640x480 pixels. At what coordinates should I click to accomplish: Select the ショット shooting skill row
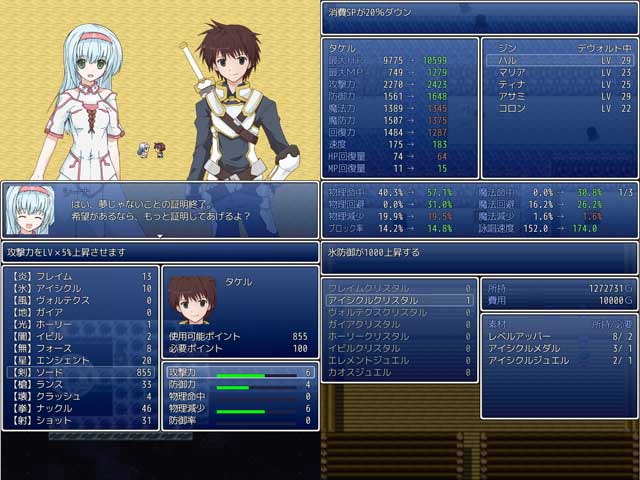click(80, 420)
